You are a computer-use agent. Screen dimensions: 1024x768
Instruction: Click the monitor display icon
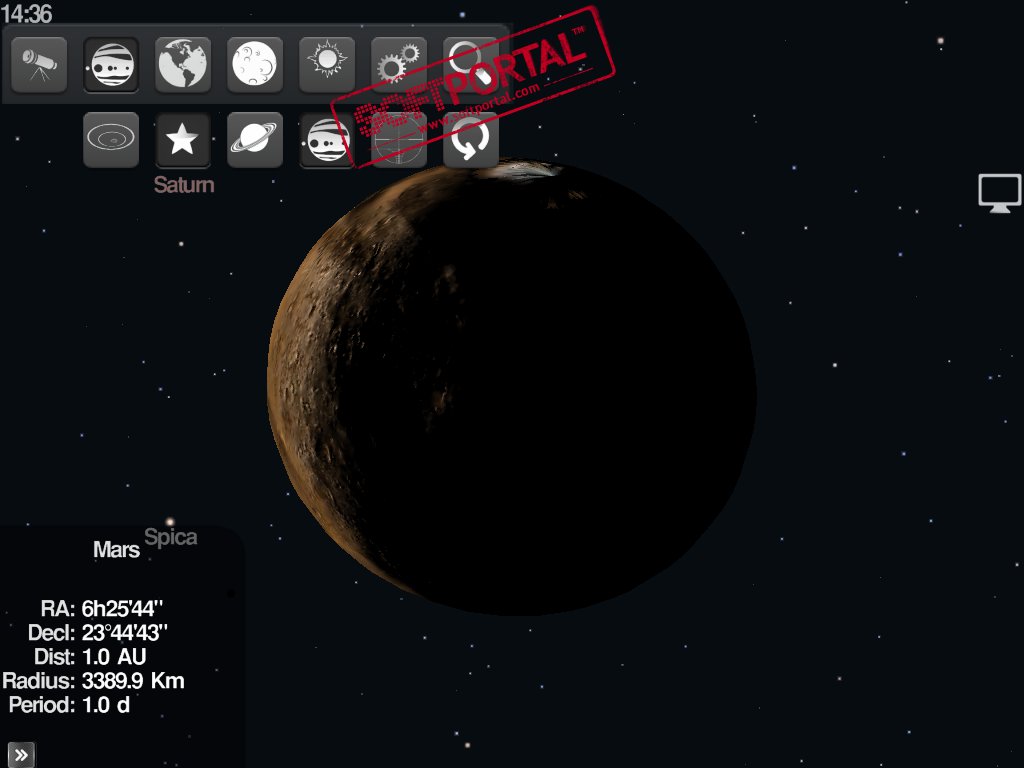pos(999,192)
